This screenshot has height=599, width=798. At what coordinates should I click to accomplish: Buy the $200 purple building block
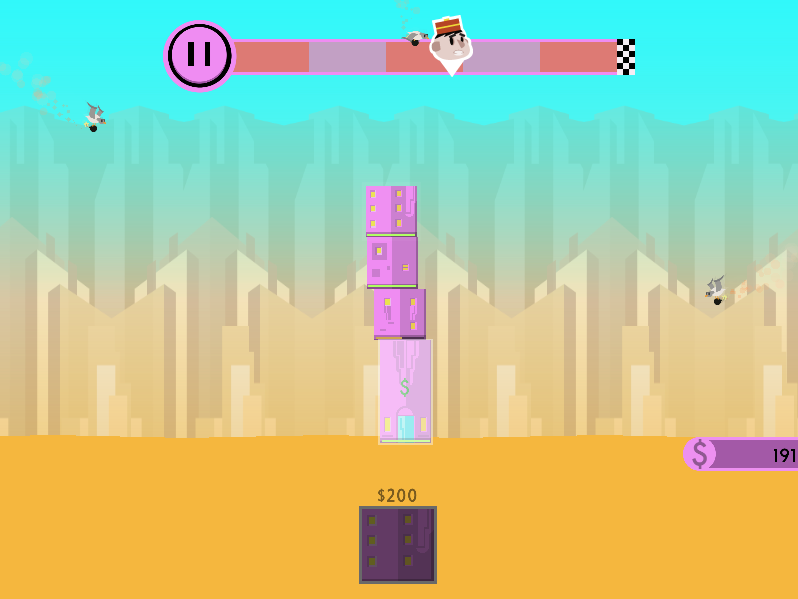coord(398,544)
